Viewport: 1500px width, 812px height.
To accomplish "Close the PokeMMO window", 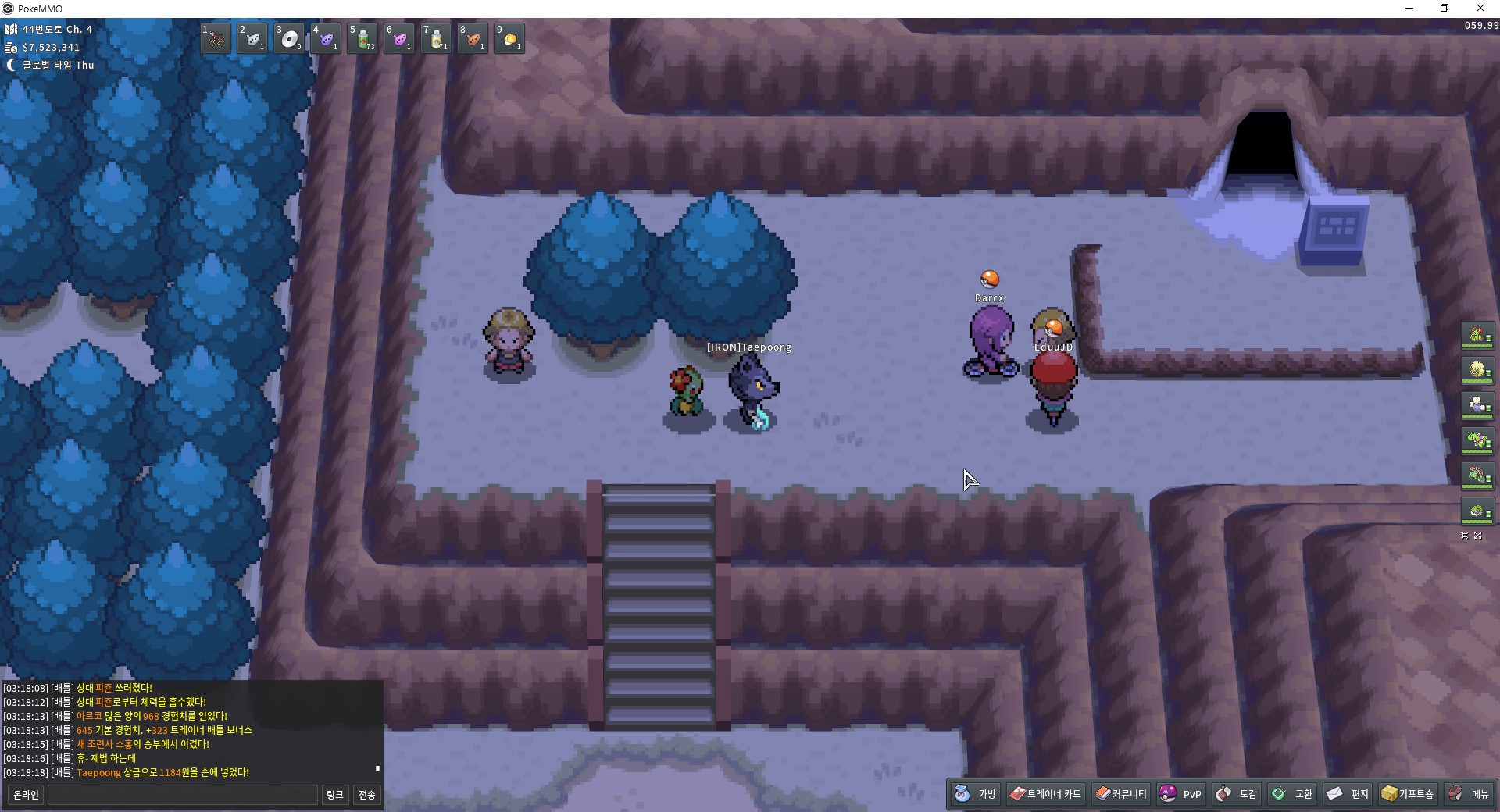I will coord(1480,9).
